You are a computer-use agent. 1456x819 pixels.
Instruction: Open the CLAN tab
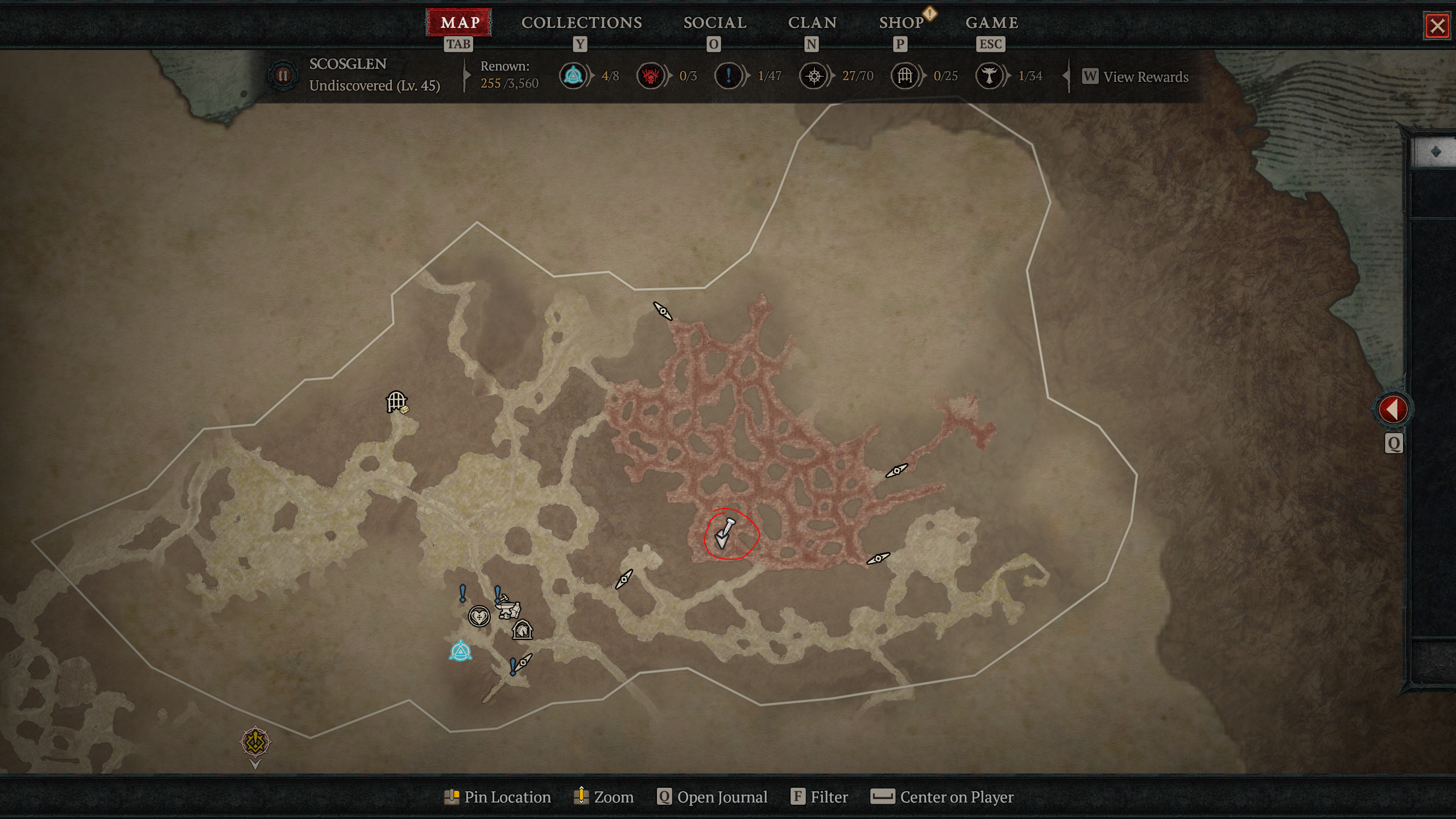coord(812,23)
